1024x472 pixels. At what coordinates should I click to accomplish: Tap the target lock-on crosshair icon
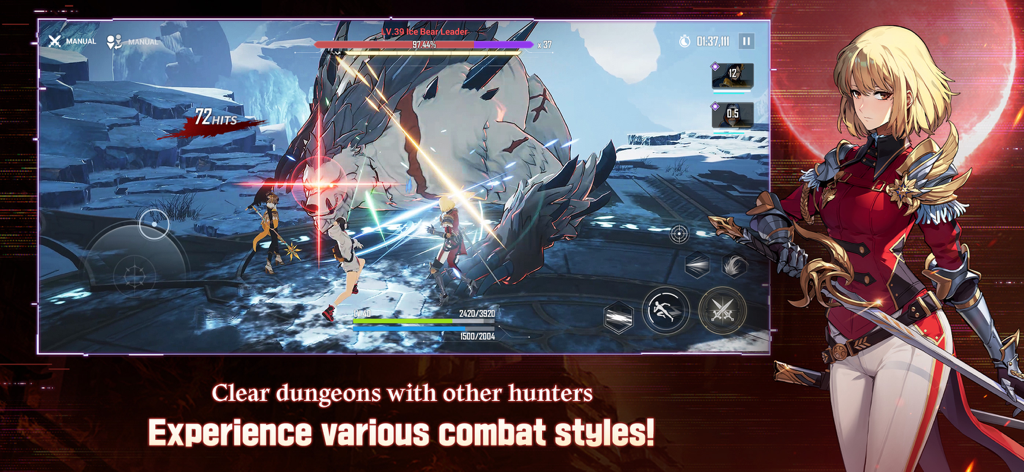[x=679, y=234]
